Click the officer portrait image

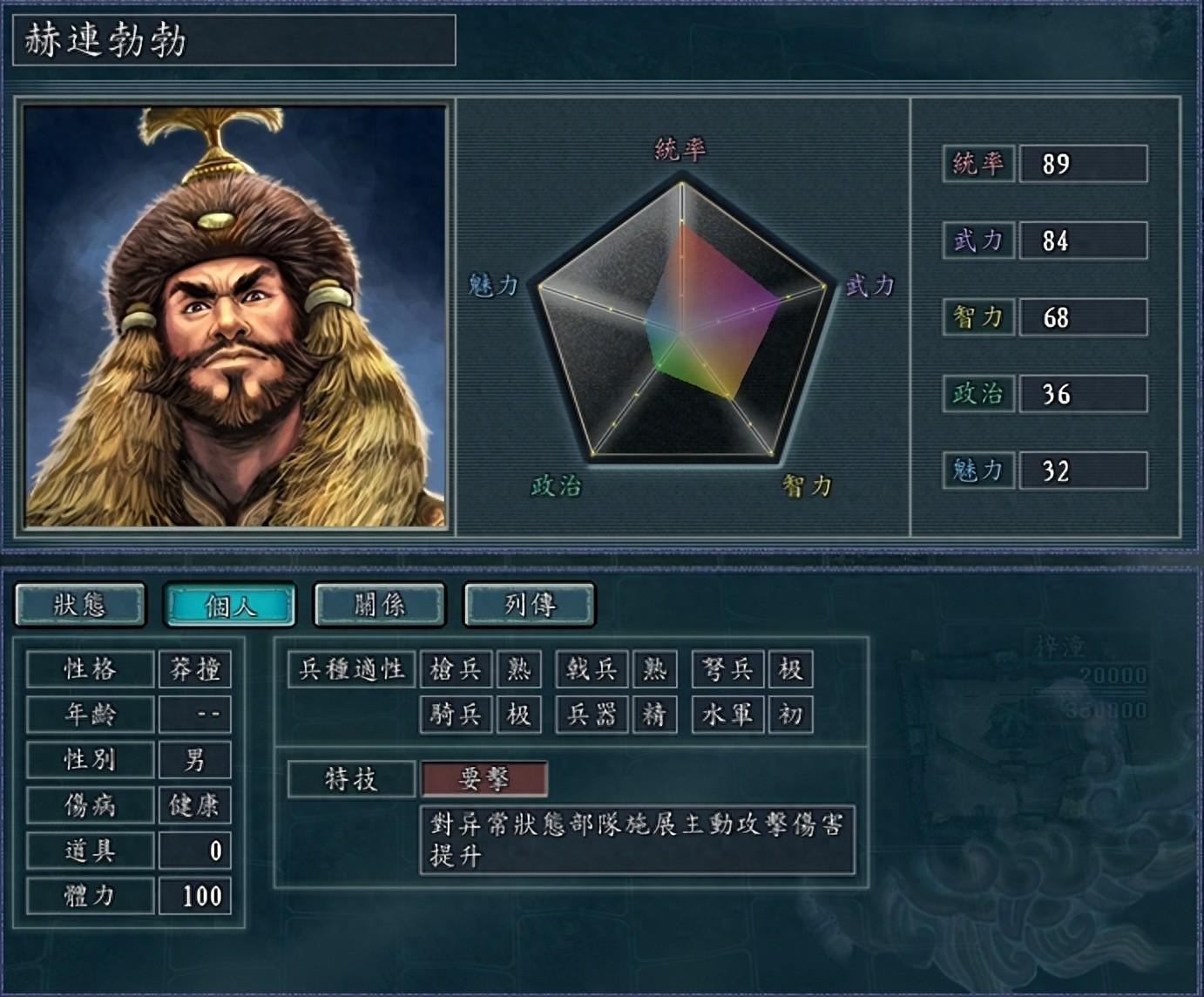click(234, 316)
